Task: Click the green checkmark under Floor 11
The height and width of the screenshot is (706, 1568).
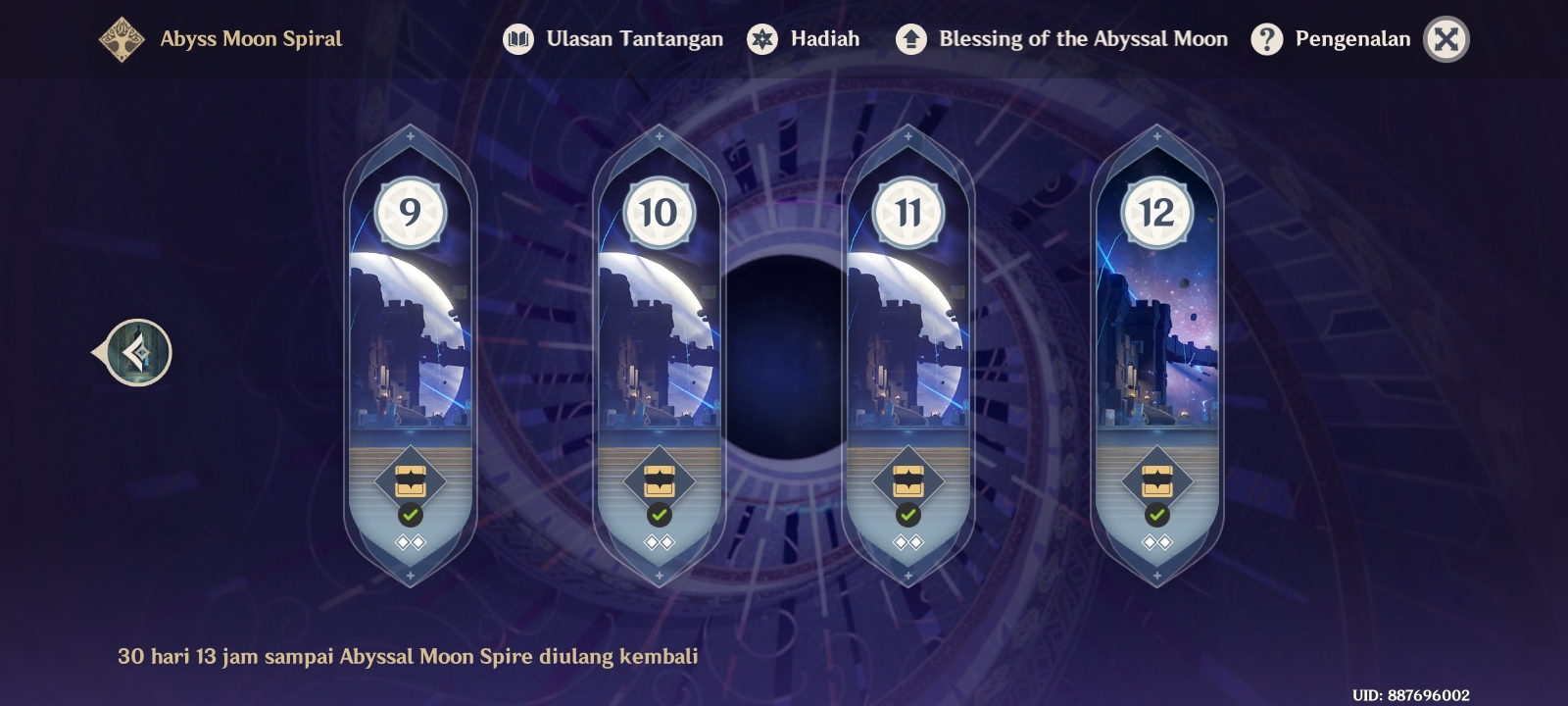Action: tap(908, 513)
